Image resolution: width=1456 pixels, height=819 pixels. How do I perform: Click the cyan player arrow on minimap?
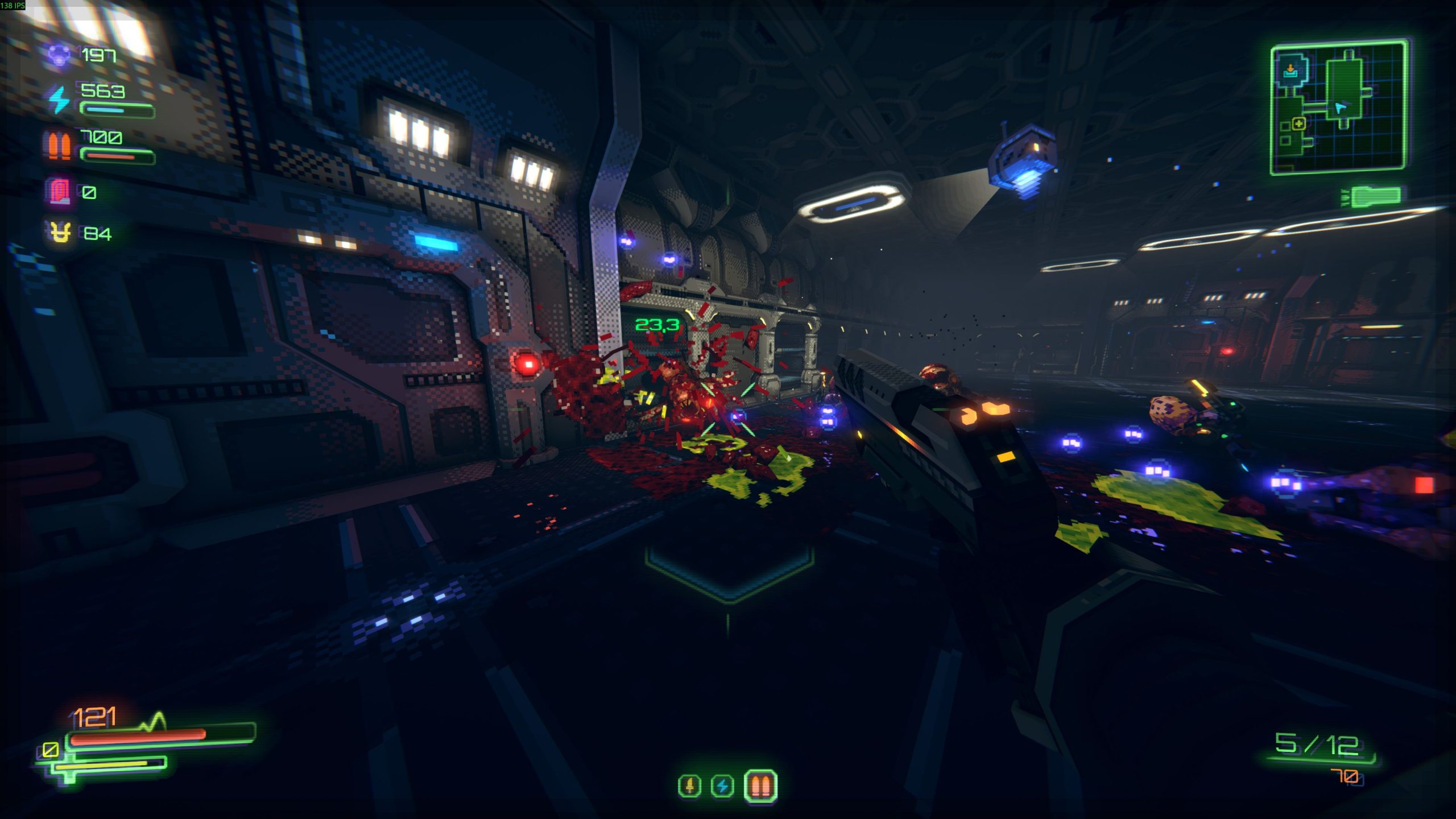point(1341,107)
